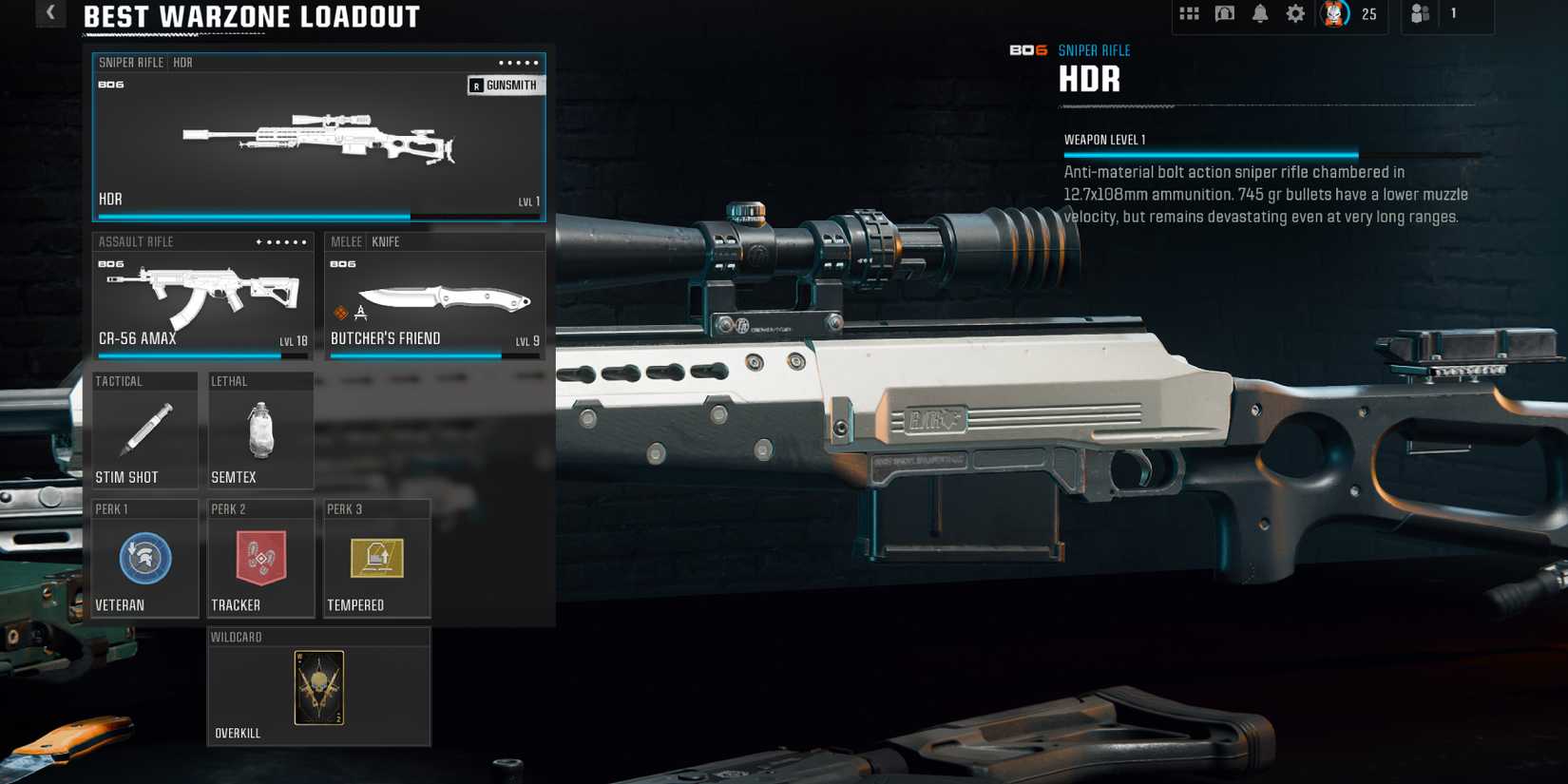Open the Stim Shot tactical slot

coord(144,430)
